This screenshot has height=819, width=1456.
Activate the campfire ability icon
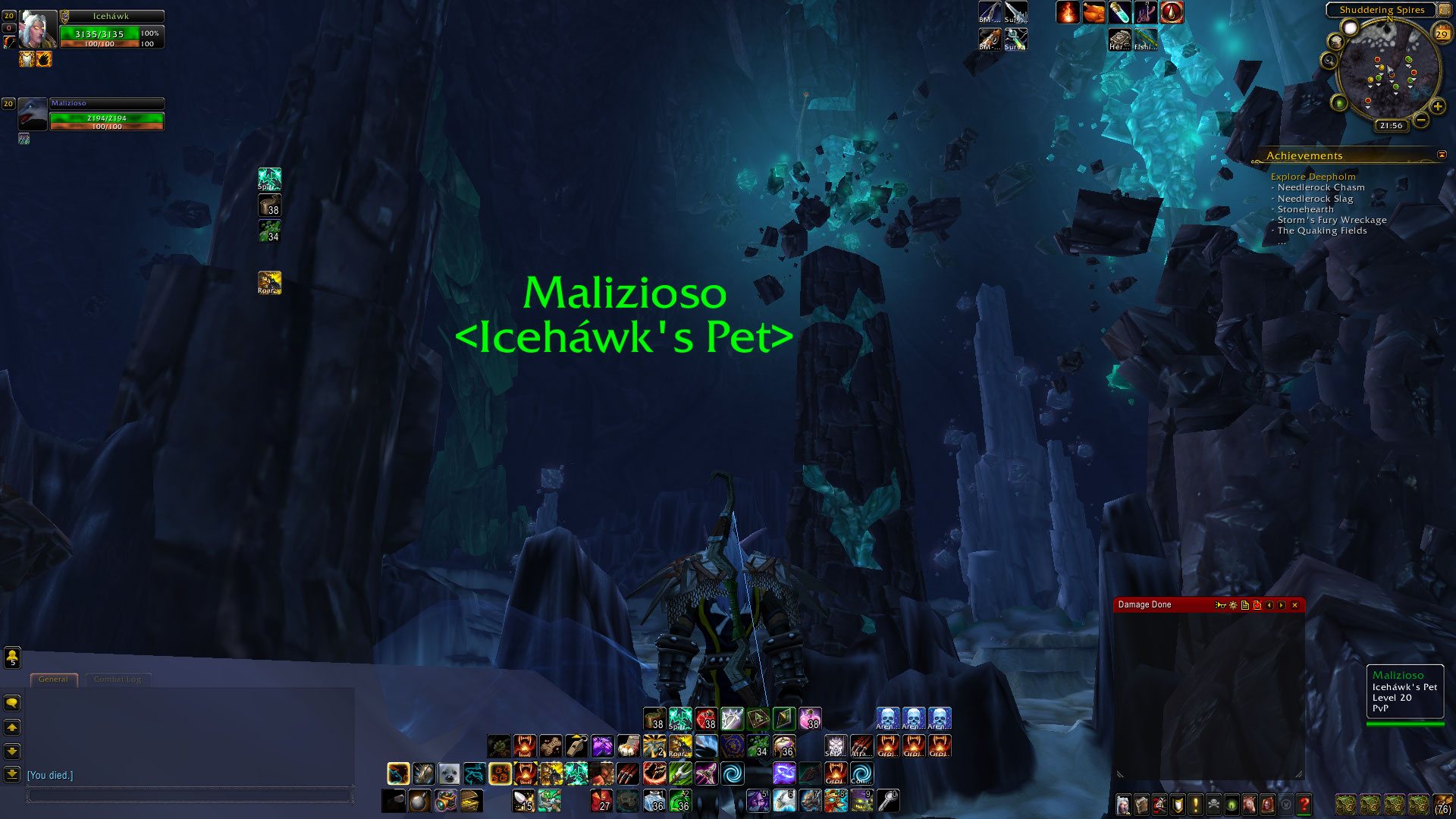coord(1068,13)
